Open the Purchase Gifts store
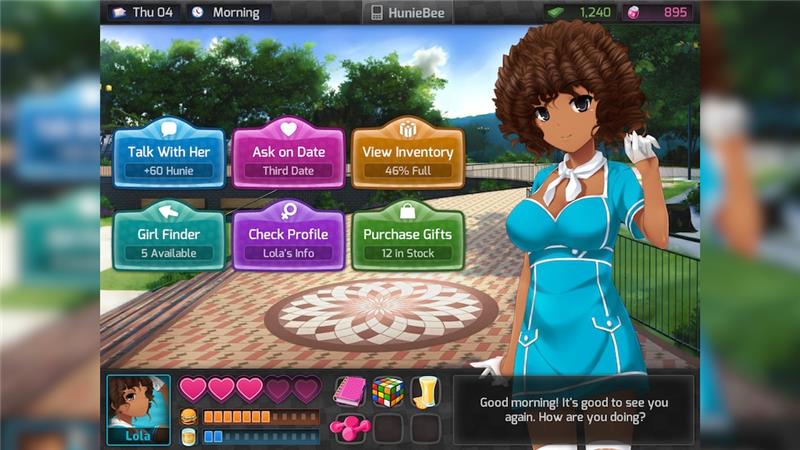Viewport: 800px width, 450px height. pyautogui.click(x=407, y=239)
